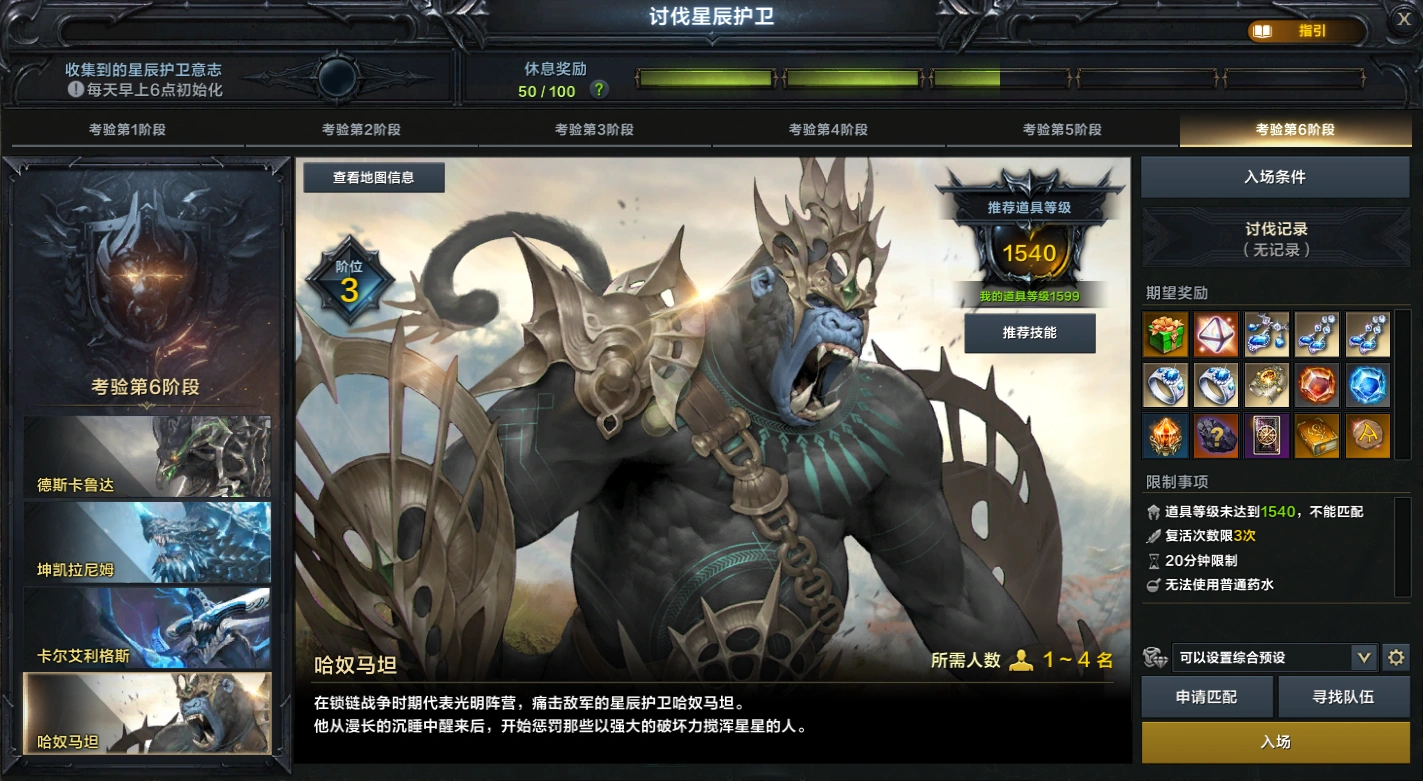The image size is (1423, 781).
Task: Select the blue gem reward icon
Action: pyautogui.click(x=1367, y=384)
